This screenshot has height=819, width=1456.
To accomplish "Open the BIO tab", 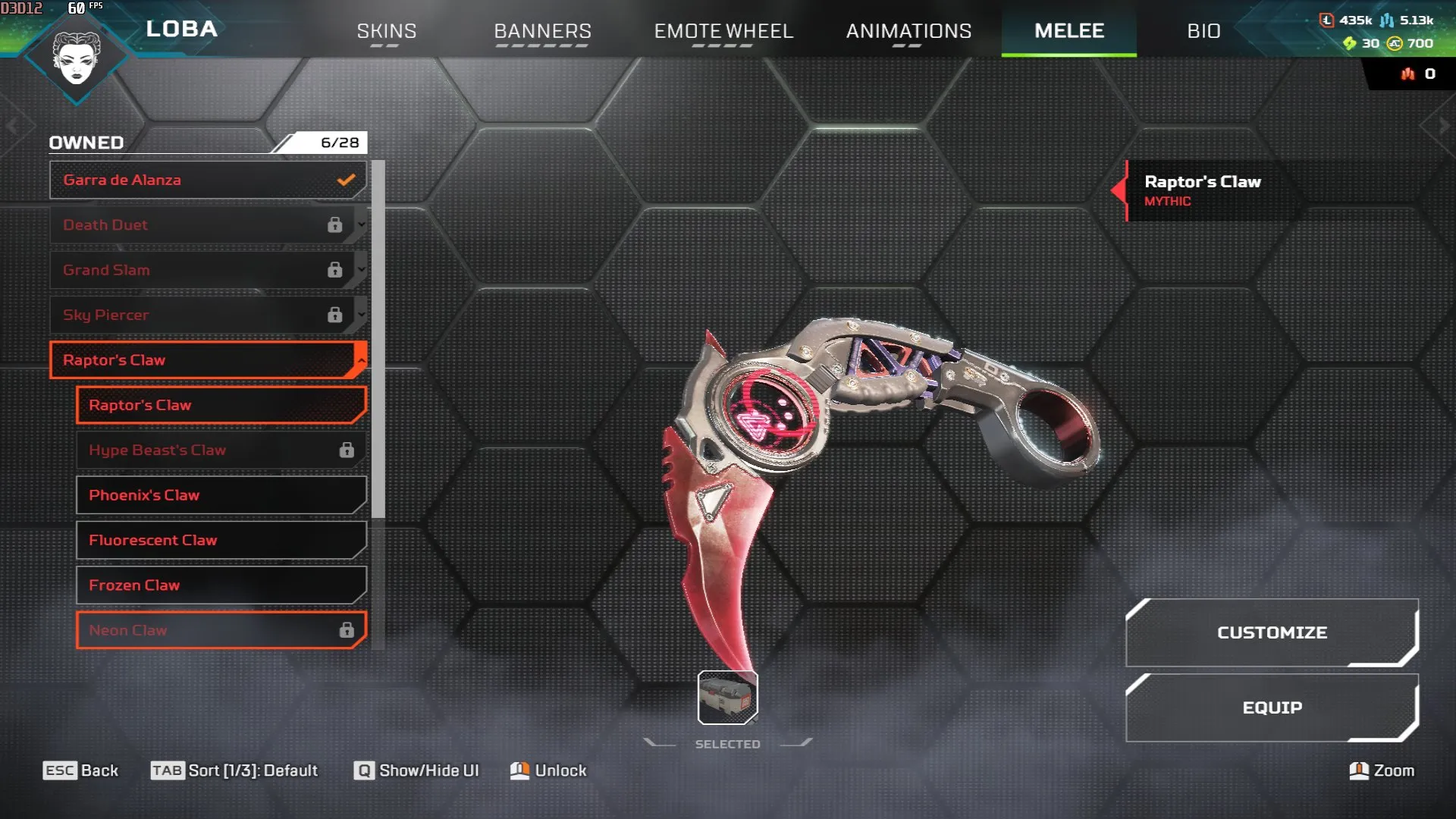I will pos(1203,32).
